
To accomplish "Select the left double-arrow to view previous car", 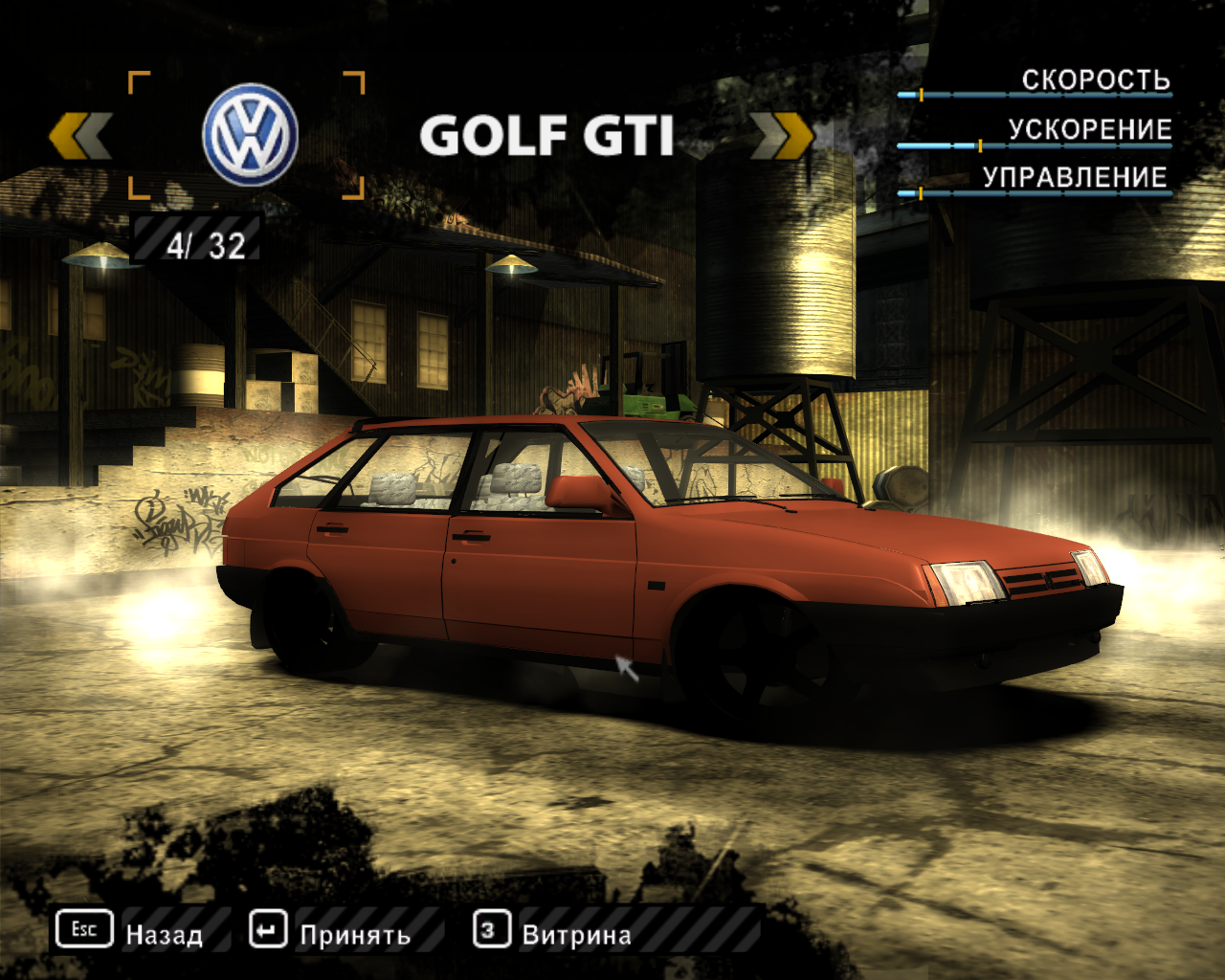I will [78, 136].
